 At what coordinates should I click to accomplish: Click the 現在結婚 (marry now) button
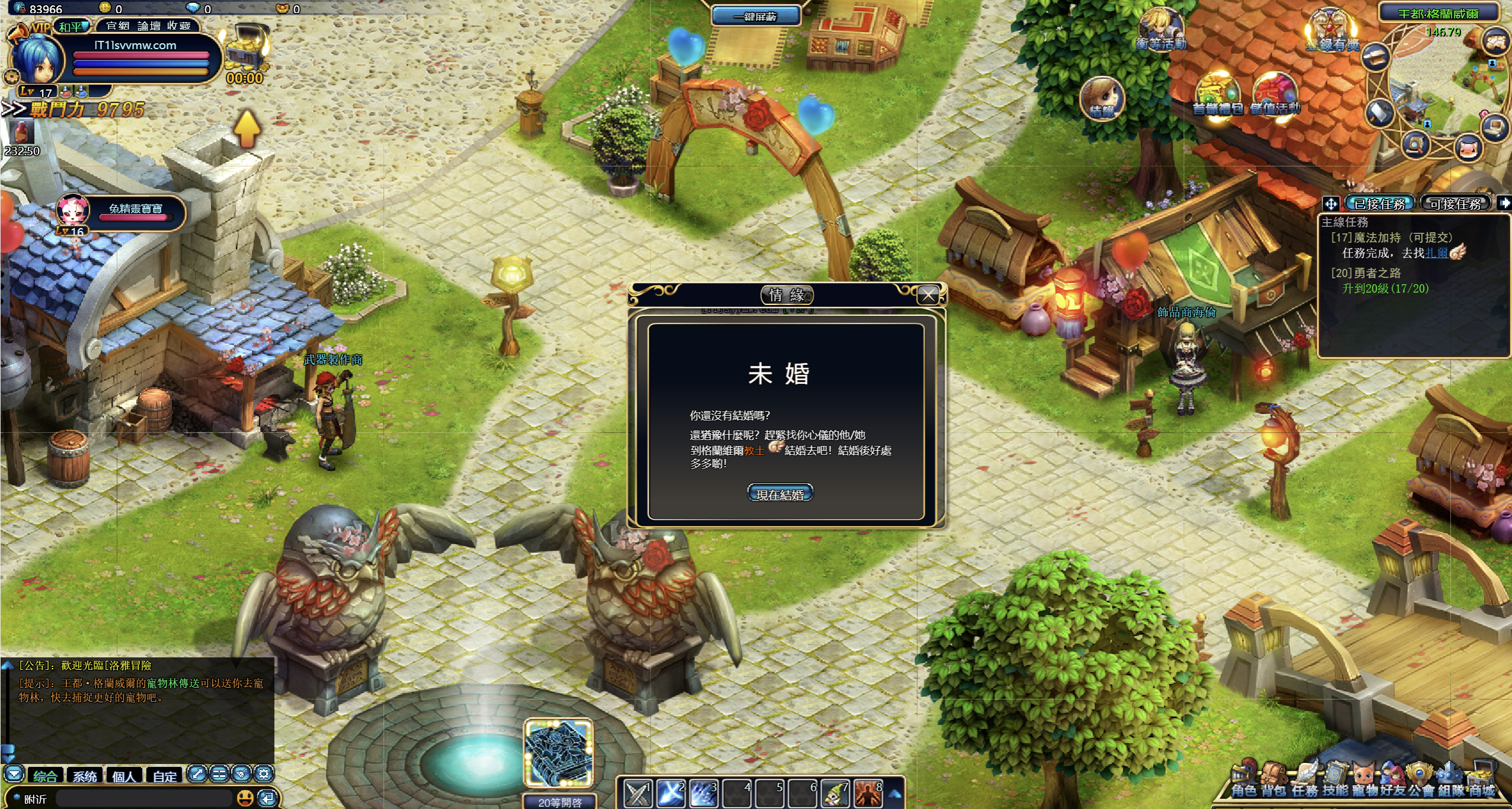(x=780, y=494)
